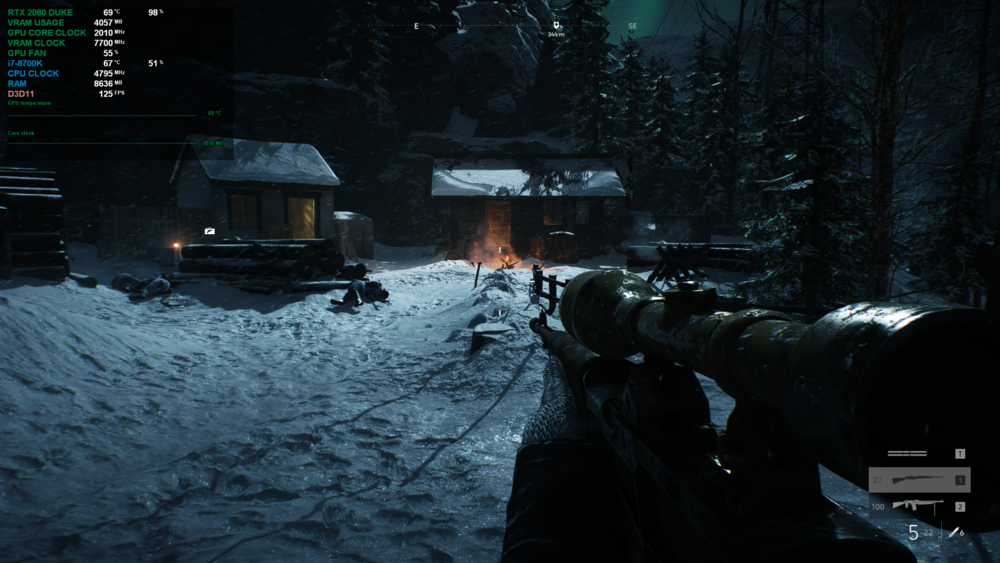The image size is (1000, 563).
Task: Choose the throwing knife icon
Action: [954, 532]
